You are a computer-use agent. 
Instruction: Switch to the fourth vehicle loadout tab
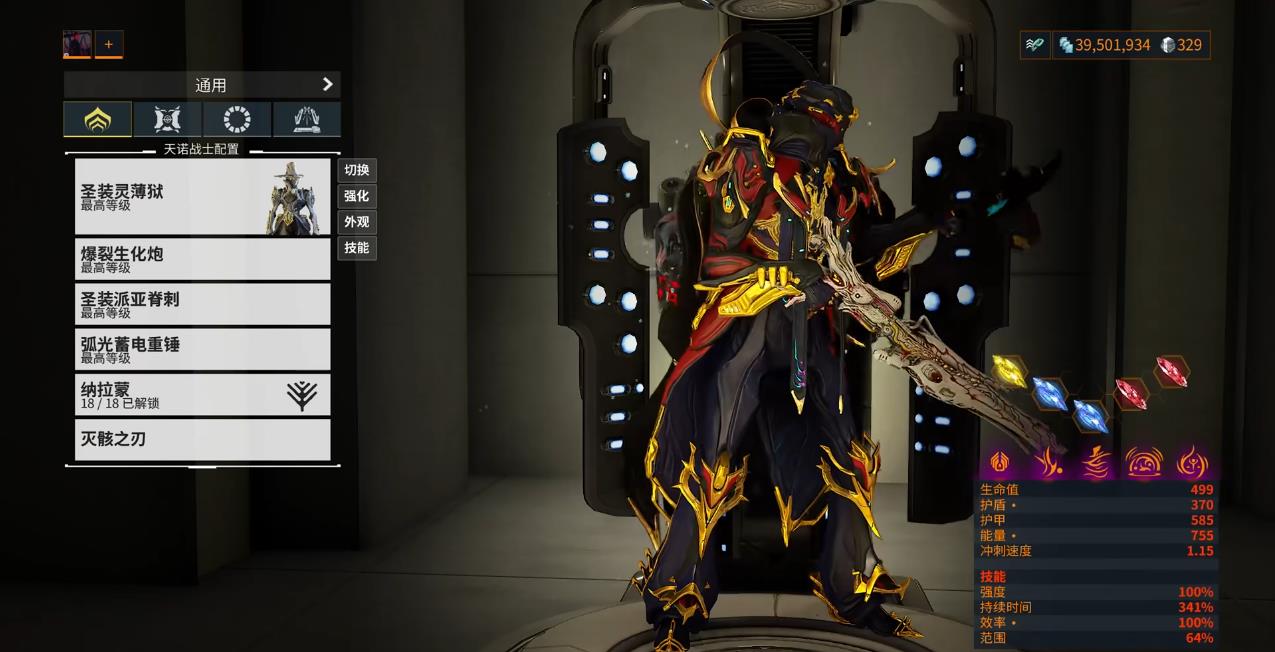[x=306, y=120]
